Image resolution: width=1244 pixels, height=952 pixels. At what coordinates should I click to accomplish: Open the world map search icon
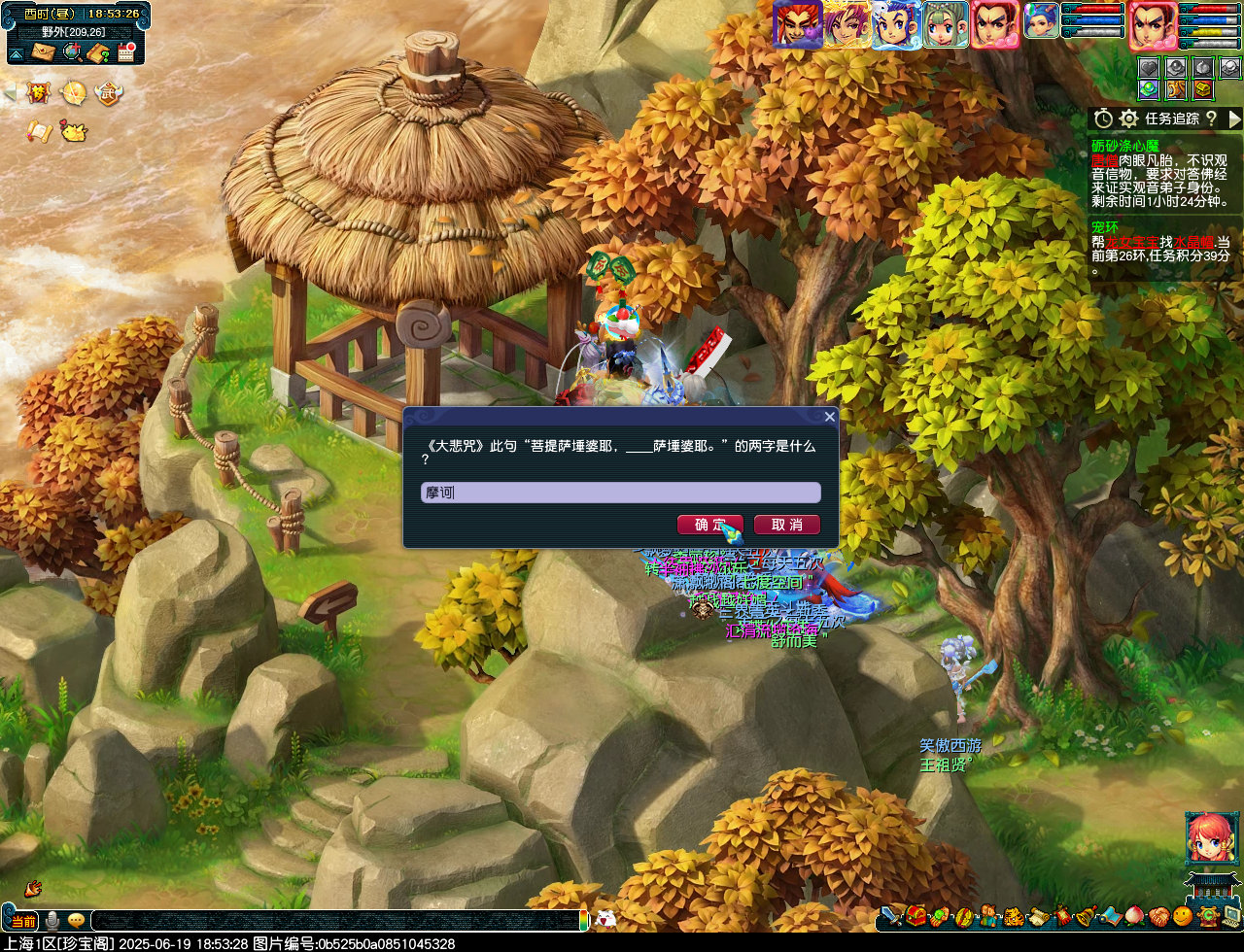tap(73, 52)
